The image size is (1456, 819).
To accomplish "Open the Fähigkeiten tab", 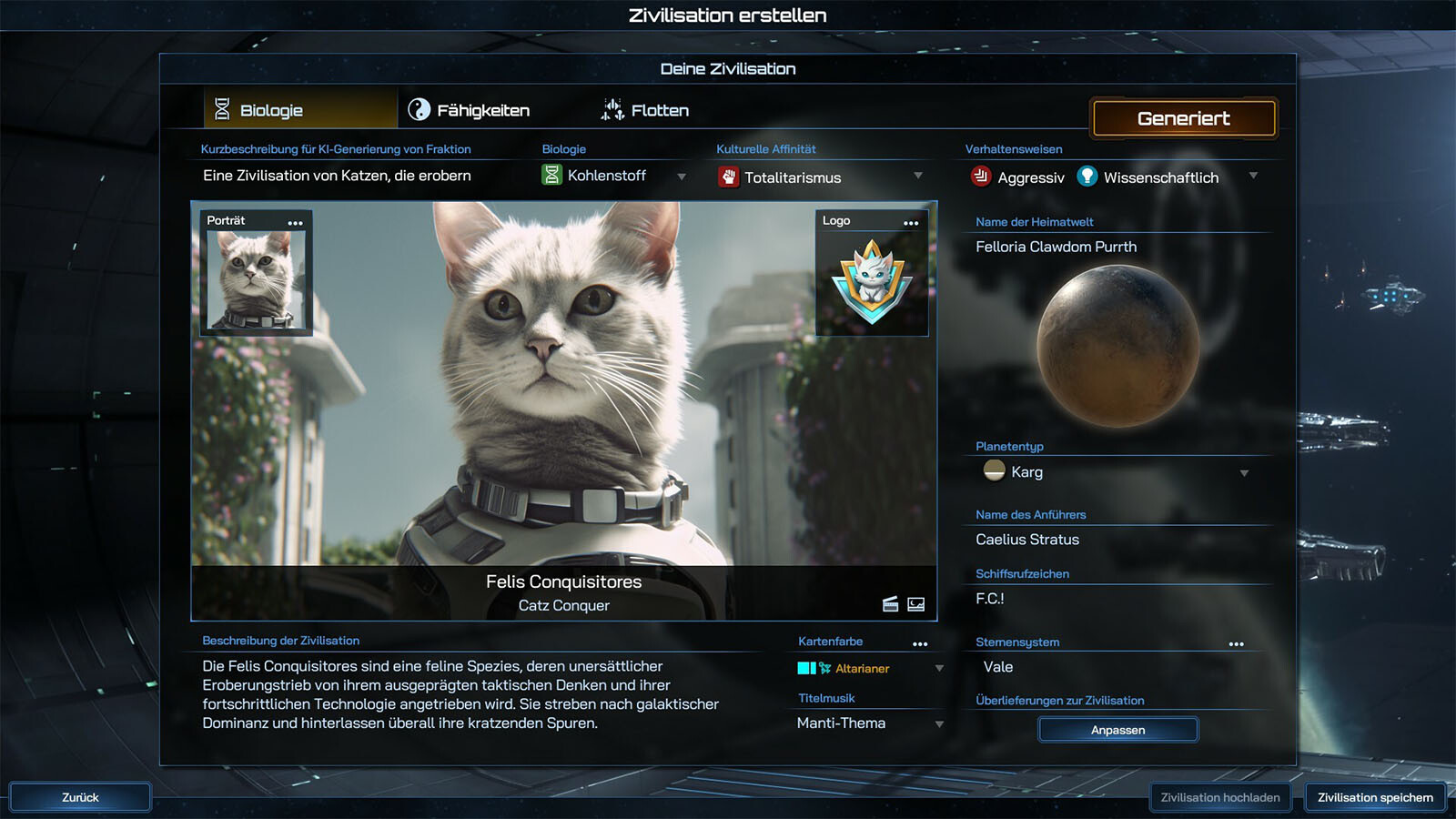I will point(470,110).
